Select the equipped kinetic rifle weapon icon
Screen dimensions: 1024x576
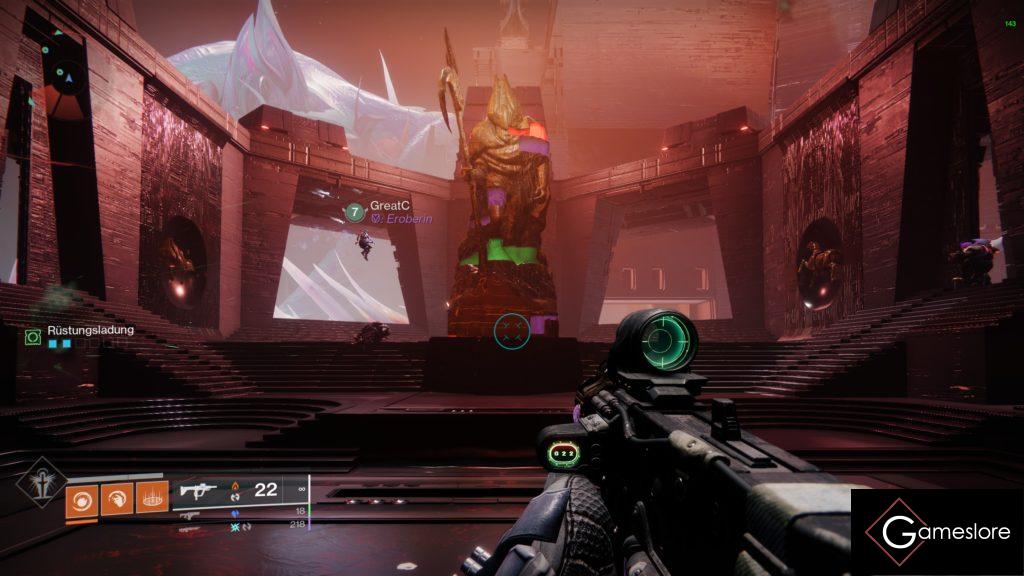point(198,490)
